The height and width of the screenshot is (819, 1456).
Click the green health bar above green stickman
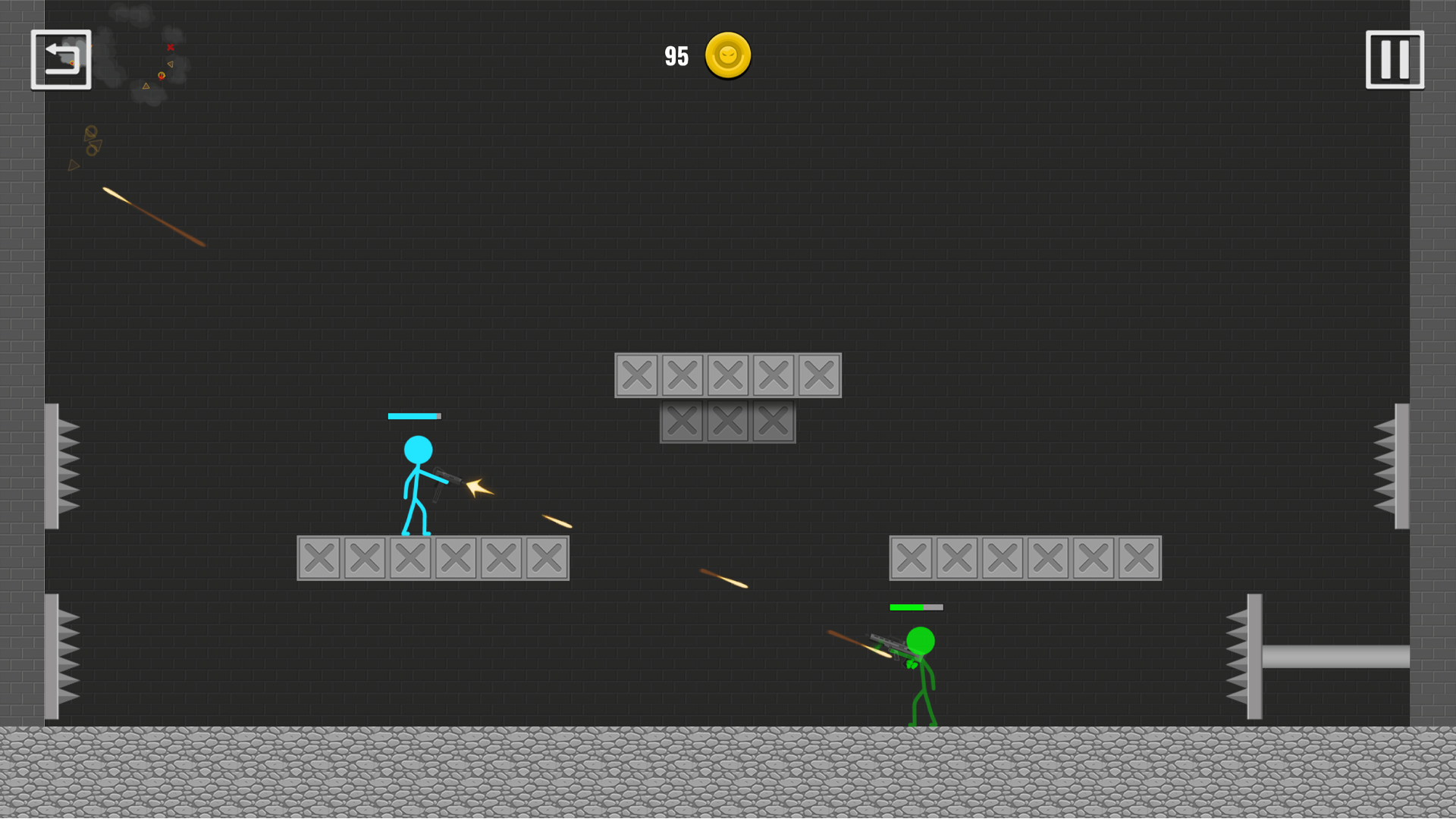click(915, 607)
